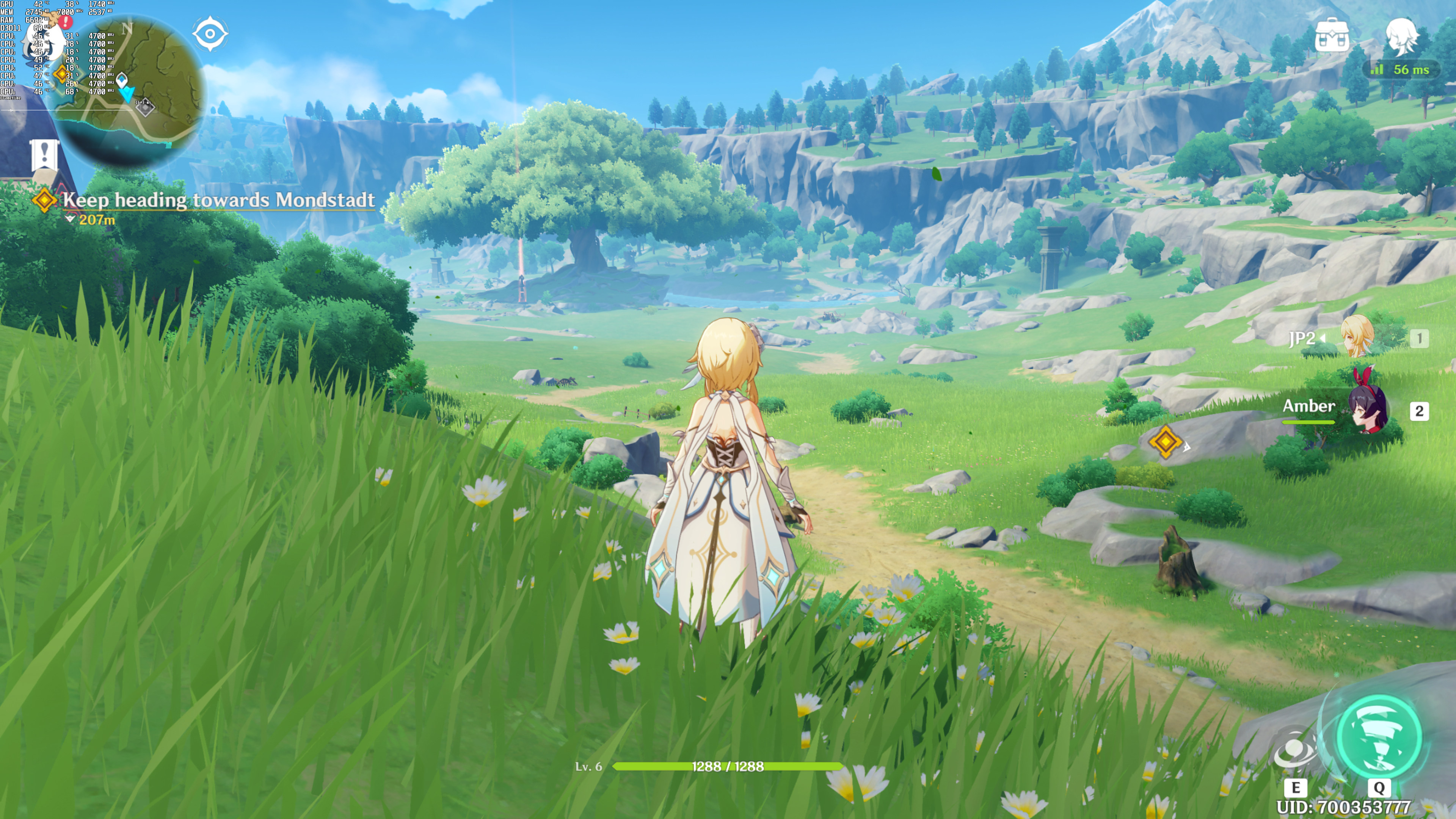The width and height of the screenshot is (1456, 819).
Task: Use the eye-shaped elemental skill icon
Action: point(1295,751)
